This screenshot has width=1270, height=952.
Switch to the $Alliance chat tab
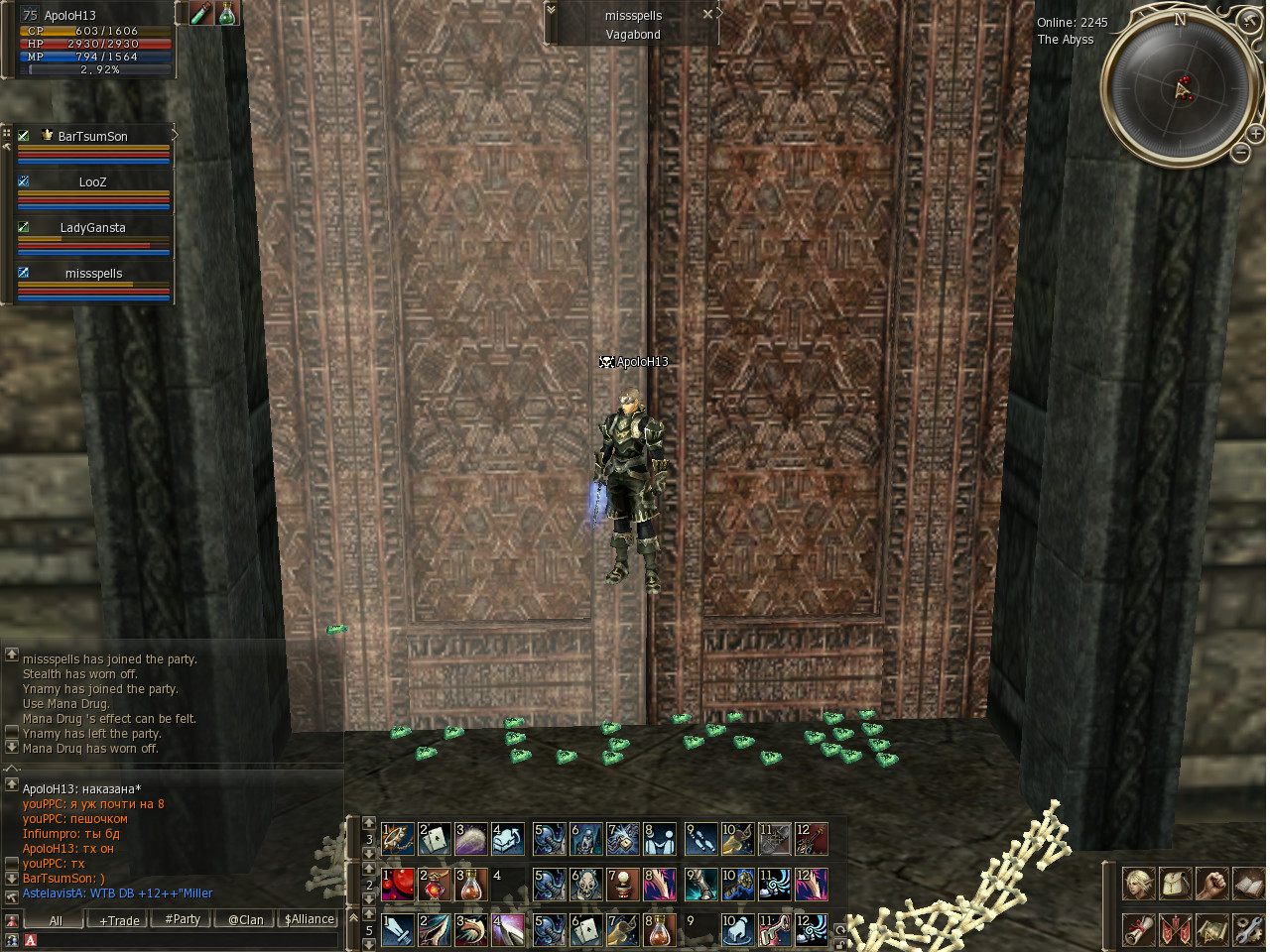pyautogui.click(x=310, y=920)
